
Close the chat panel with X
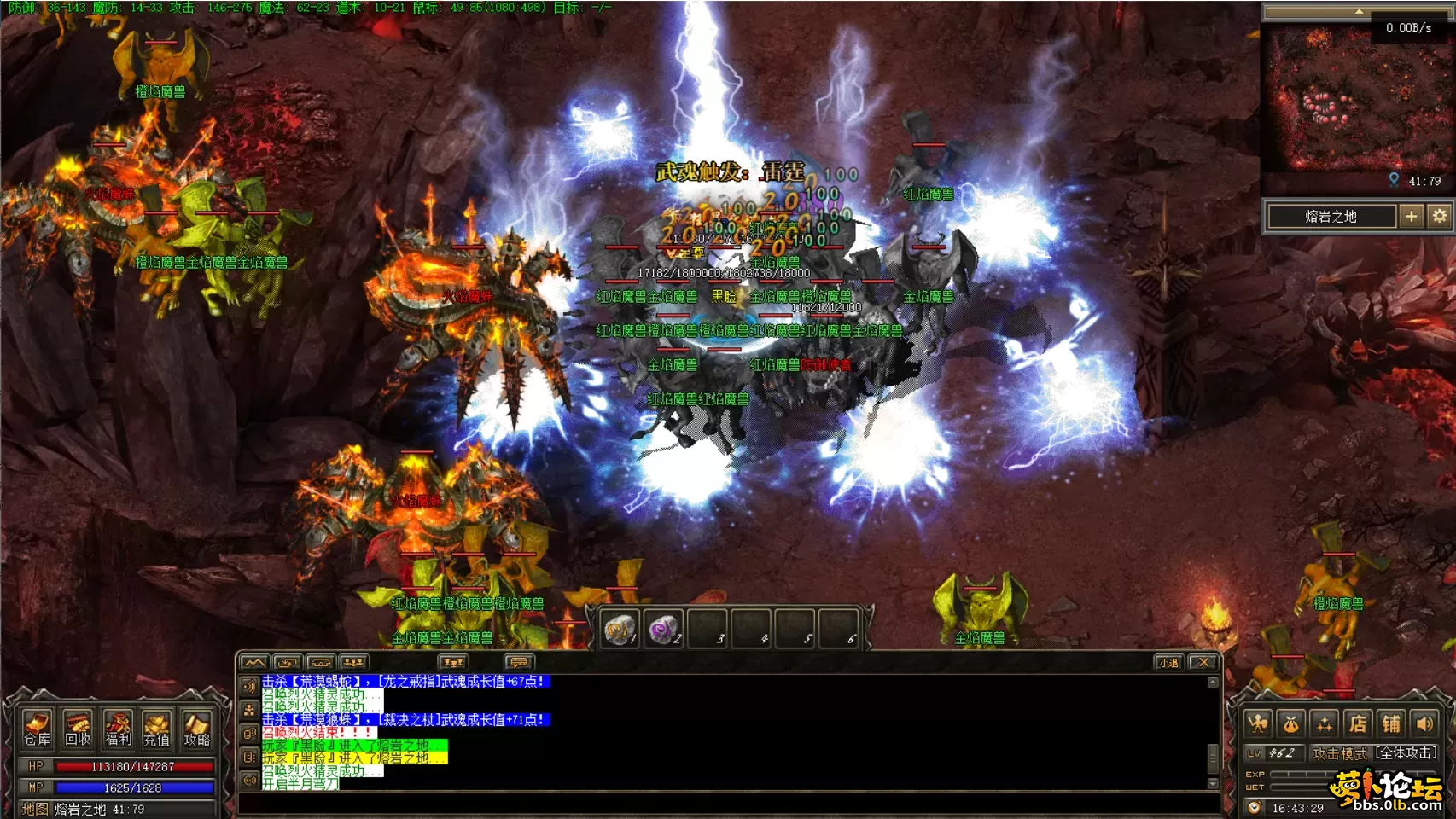point(1203,662)
